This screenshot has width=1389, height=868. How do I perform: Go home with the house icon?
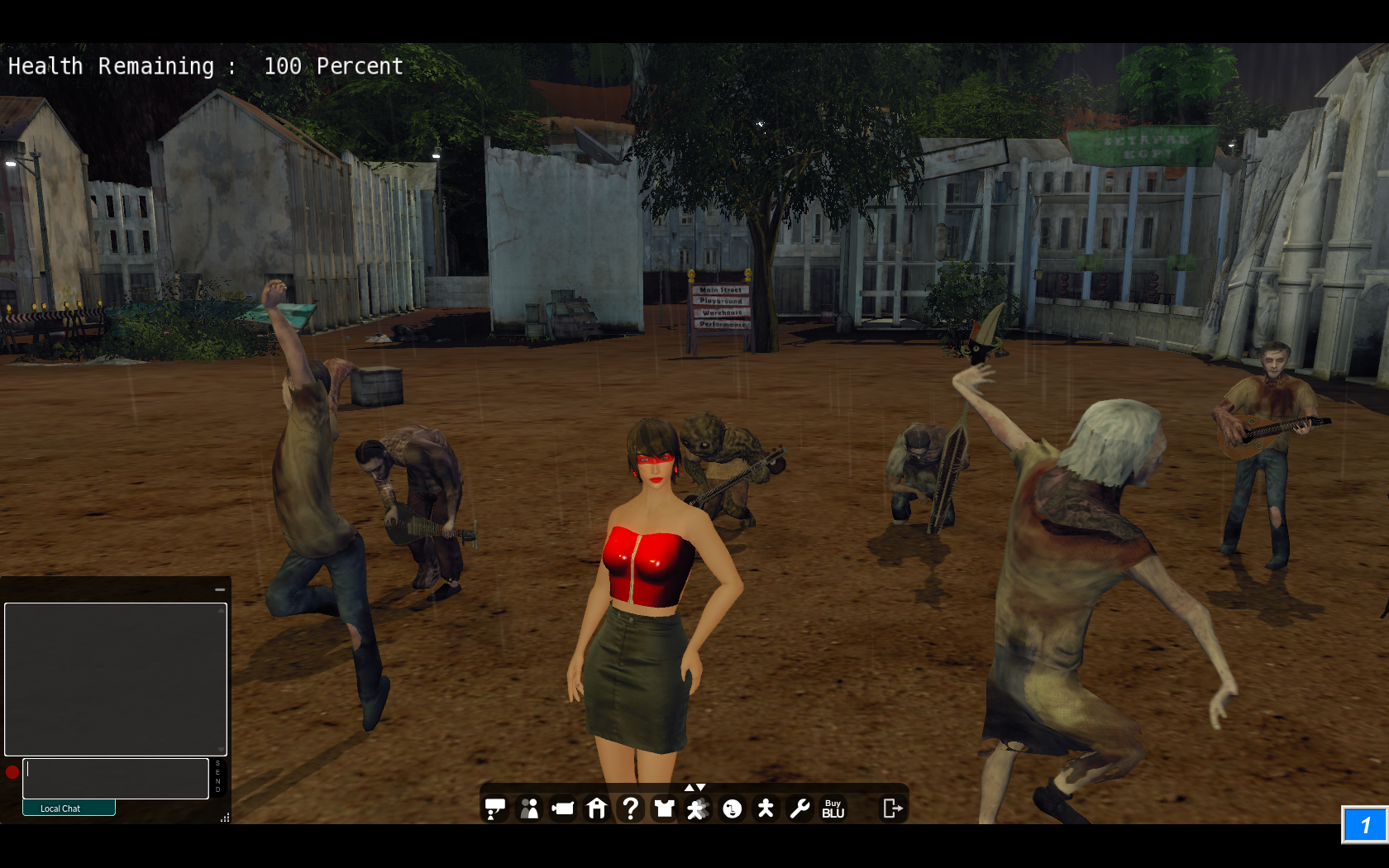[x=597, y=808]
